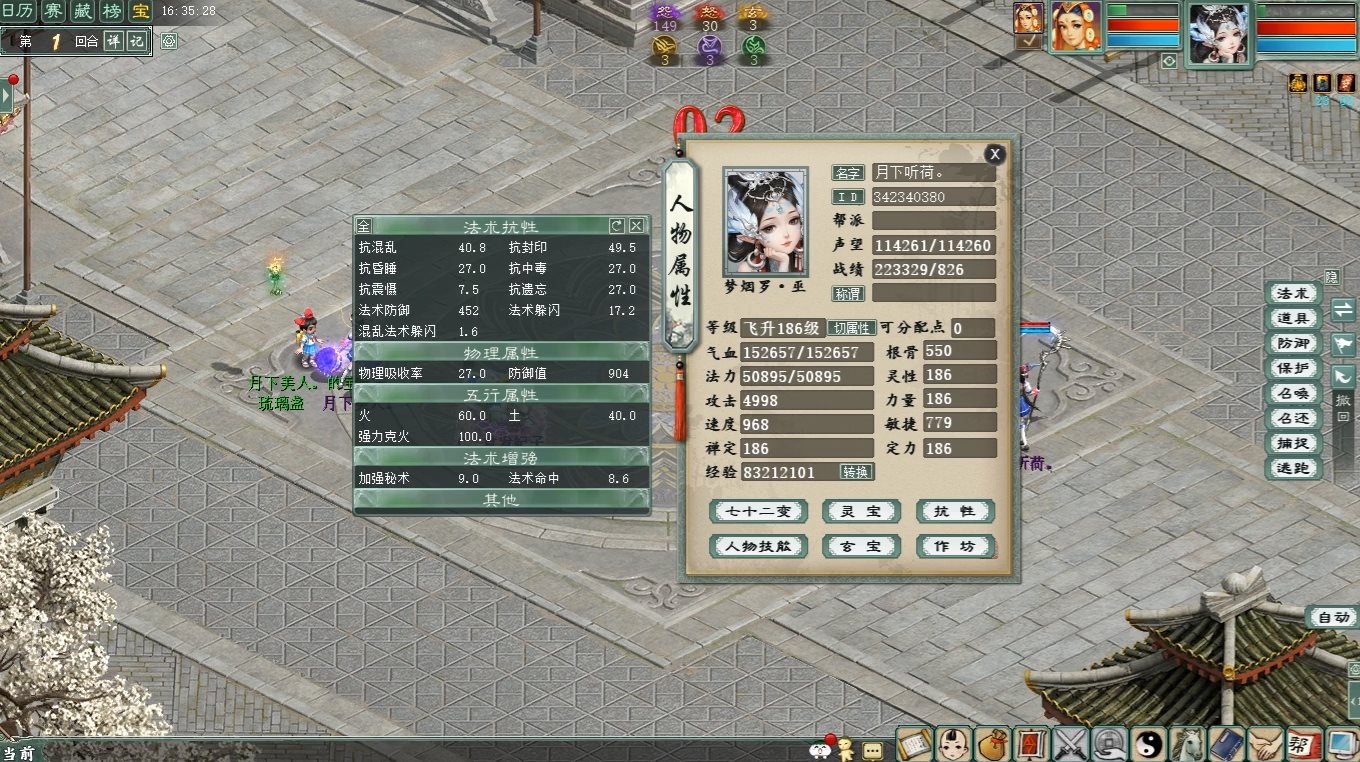The image size is (1360, 762).
Task: Select the 道具 item battle command
Action: (1292, 319)
